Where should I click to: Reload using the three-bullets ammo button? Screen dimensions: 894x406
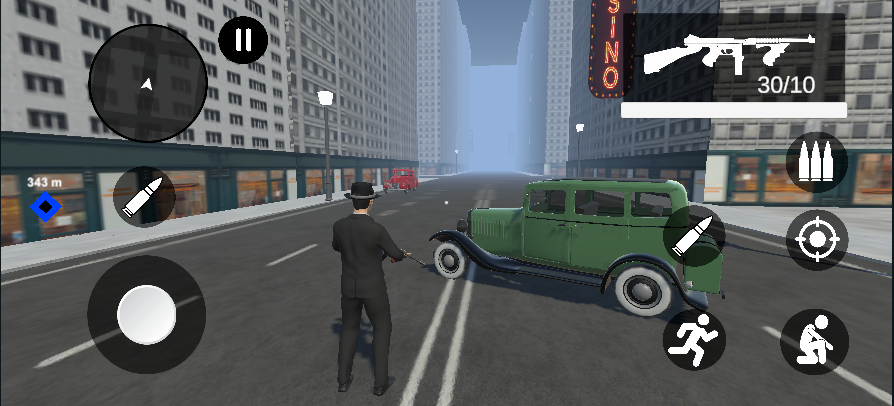(816, 162)
